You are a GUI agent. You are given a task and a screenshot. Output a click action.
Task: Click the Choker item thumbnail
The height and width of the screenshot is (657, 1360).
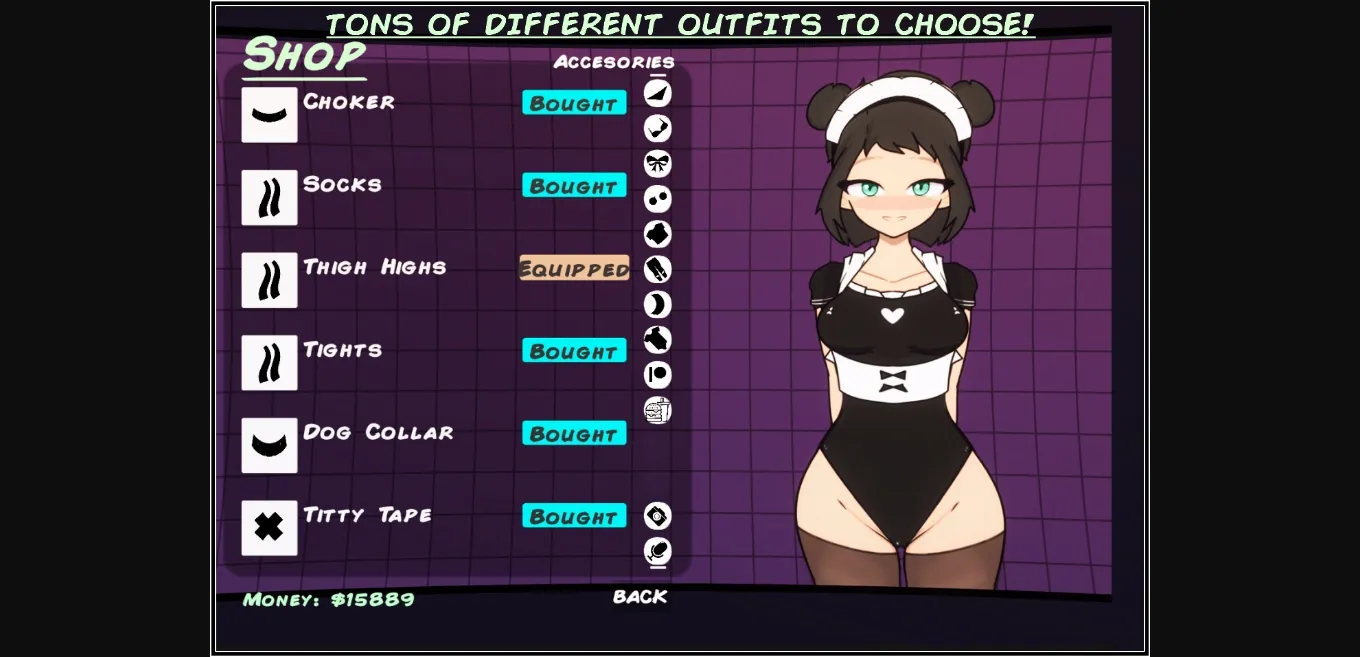tap(269, 115)
